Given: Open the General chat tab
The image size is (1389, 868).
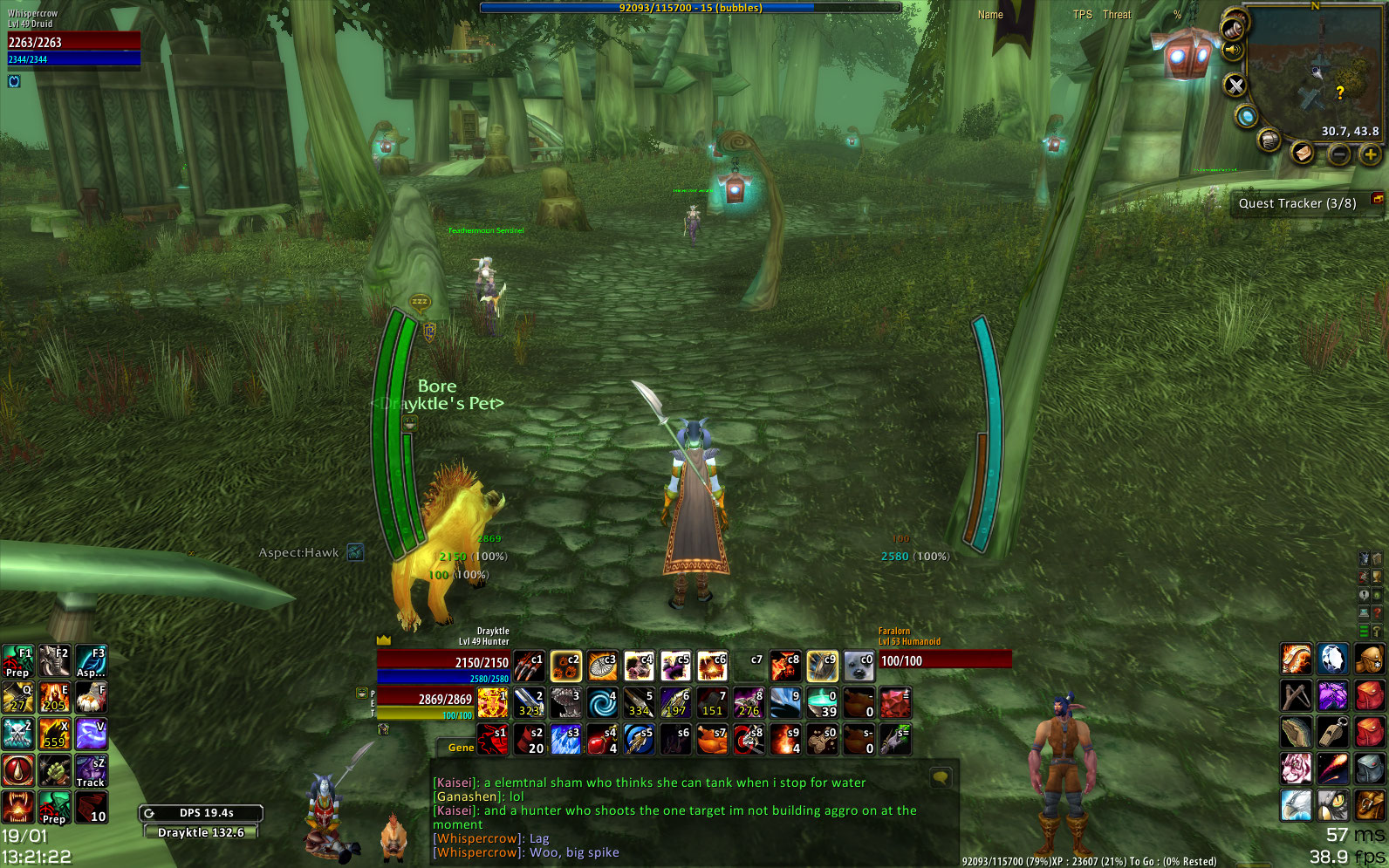Looking at the screenshot, I should pos(460,748).
